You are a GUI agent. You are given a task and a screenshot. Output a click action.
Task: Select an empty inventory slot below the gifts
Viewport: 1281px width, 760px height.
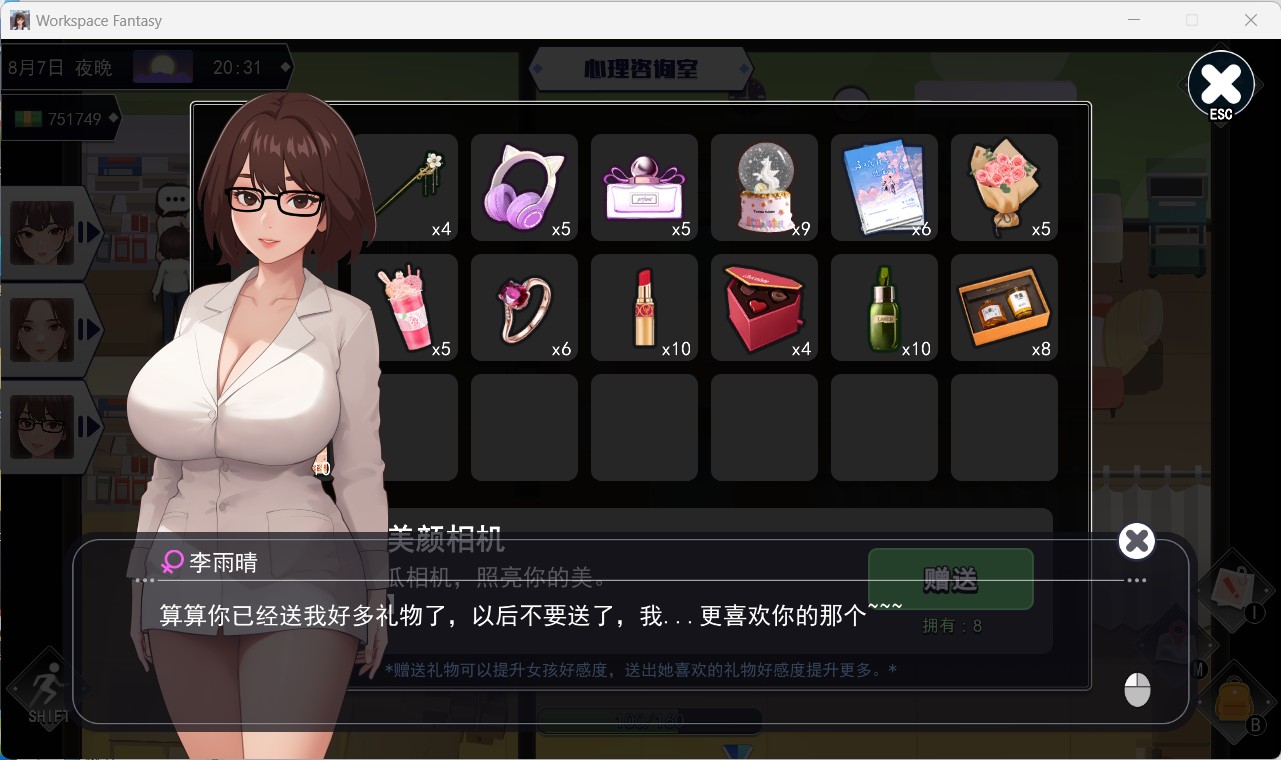click(x=644, y=427)
